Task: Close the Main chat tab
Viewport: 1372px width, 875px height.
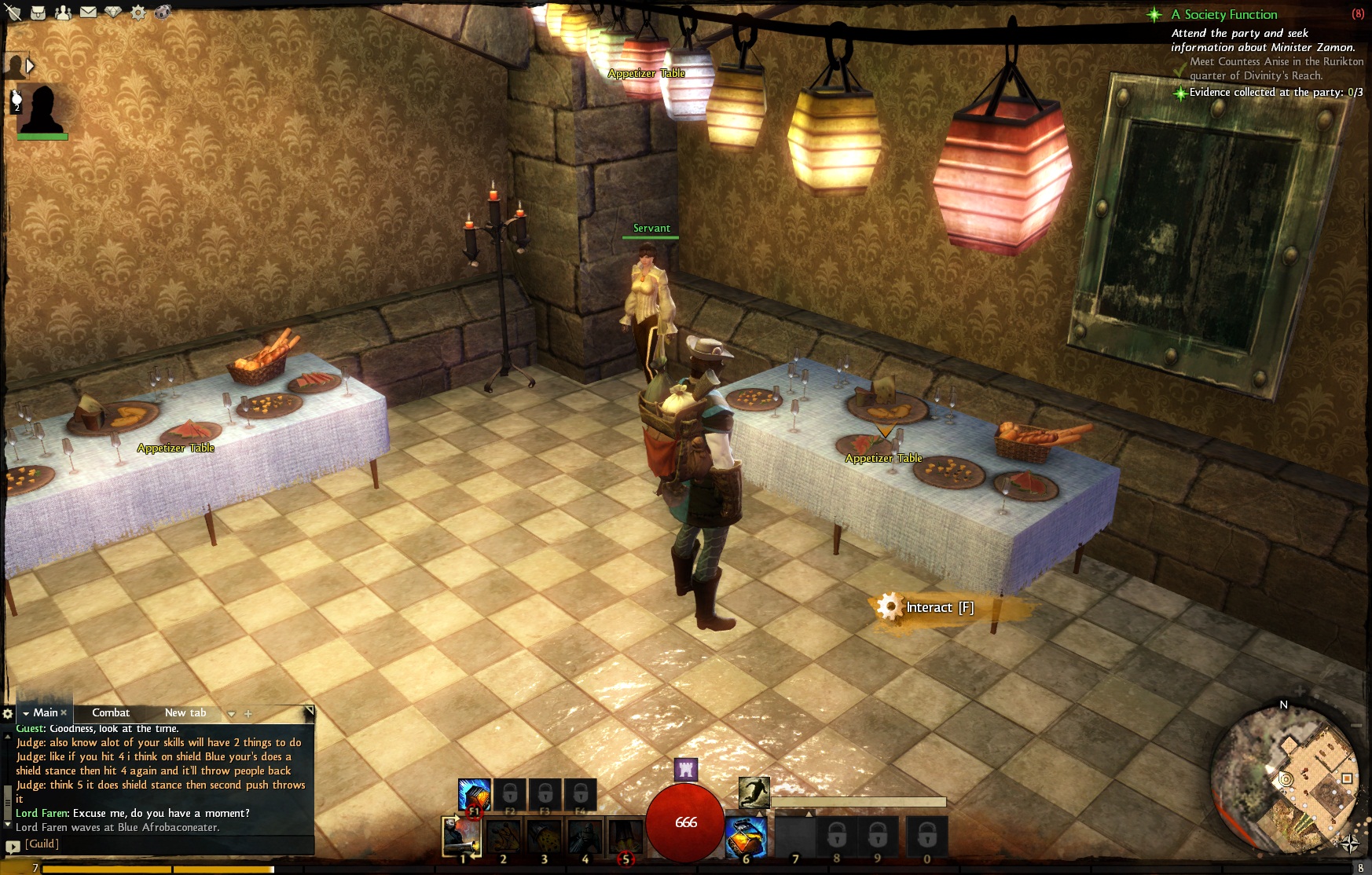Action: [x=64, y=712]
